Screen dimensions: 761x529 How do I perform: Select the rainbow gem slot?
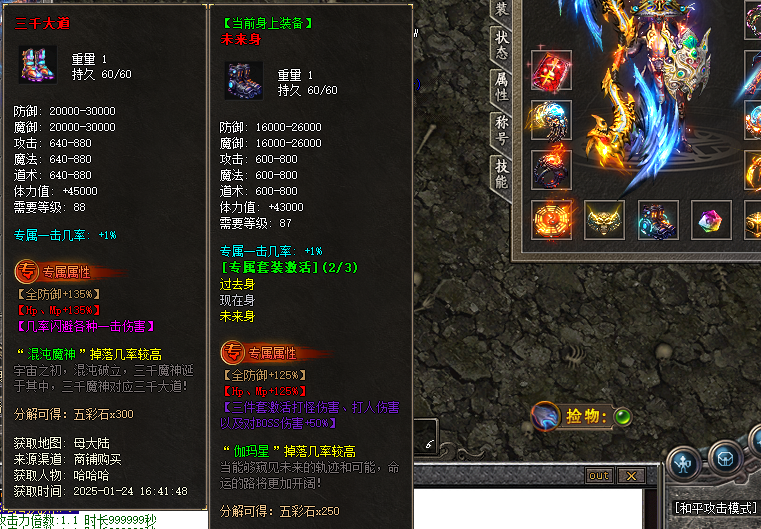710,219
